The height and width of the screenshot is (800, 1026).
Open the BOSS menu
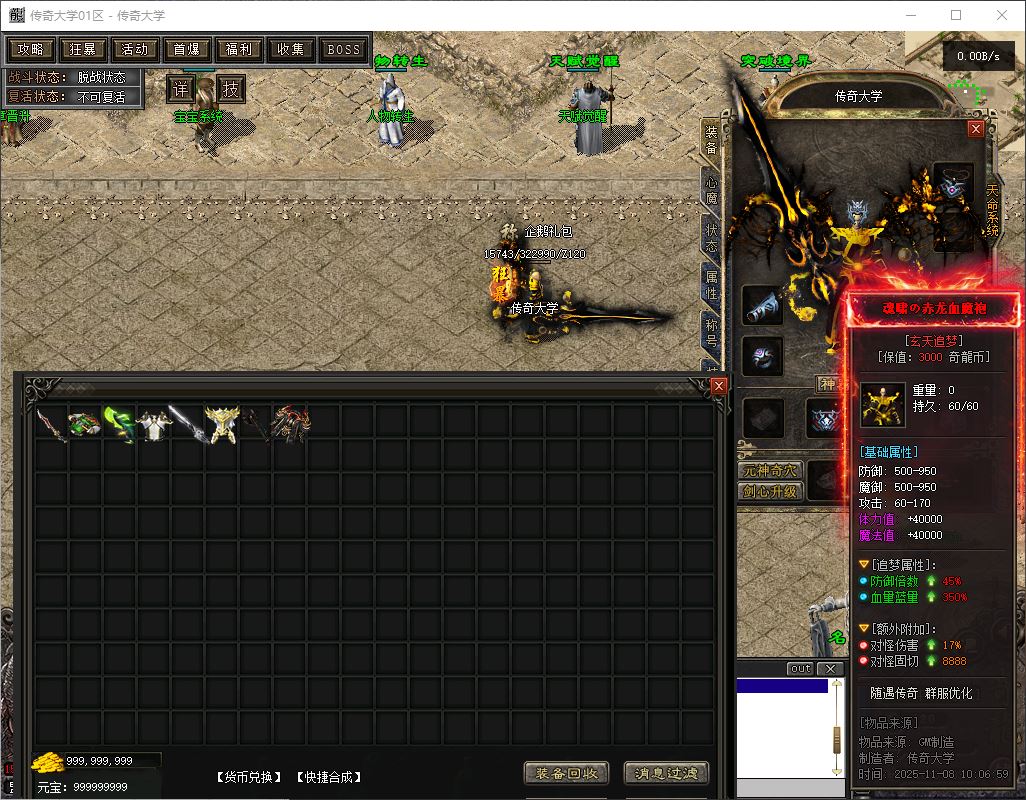pyautogui.click(x=344, y=49)
